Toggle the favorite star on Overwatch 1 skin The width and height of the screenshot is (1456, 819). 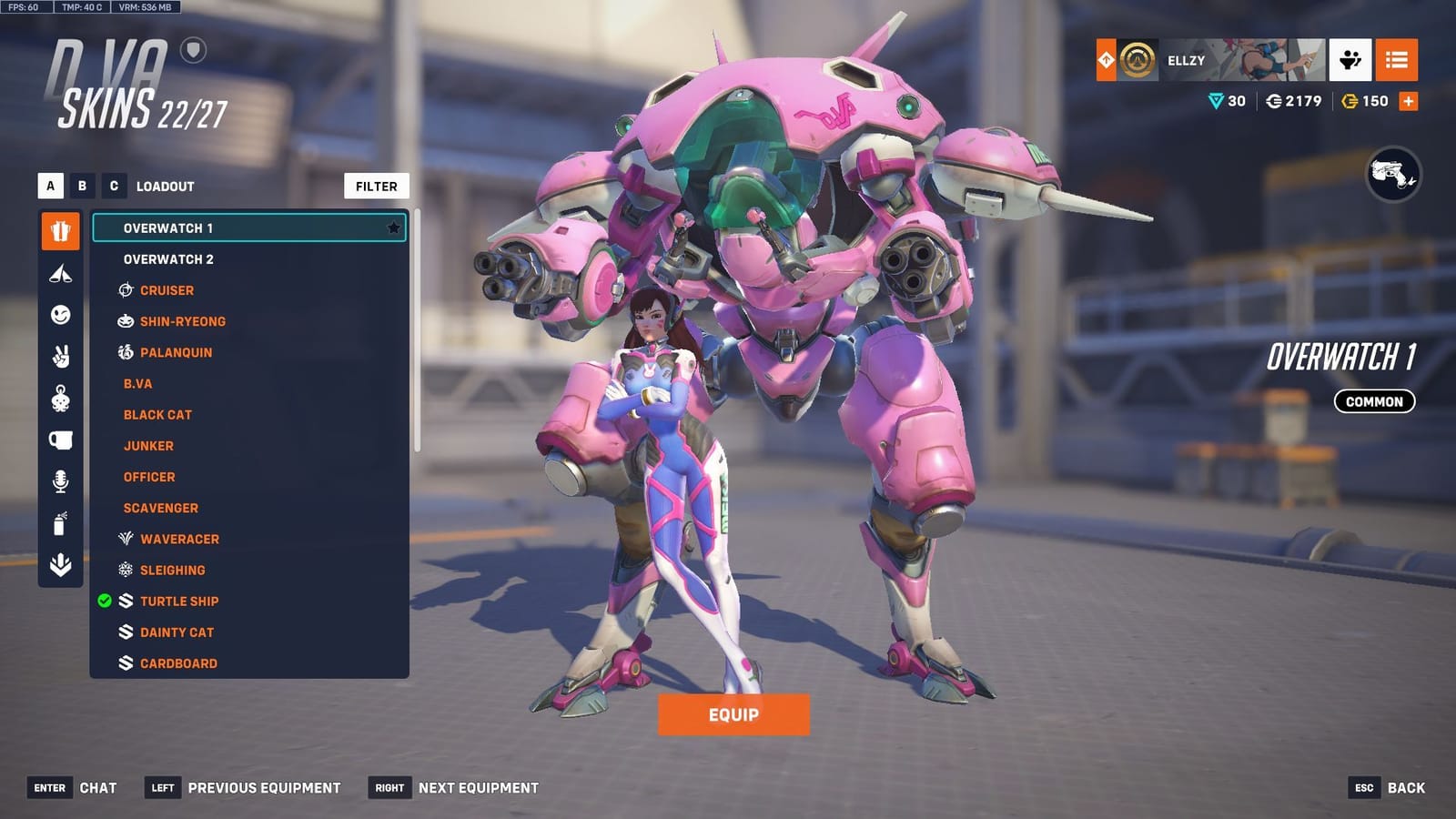coord(395,228)
